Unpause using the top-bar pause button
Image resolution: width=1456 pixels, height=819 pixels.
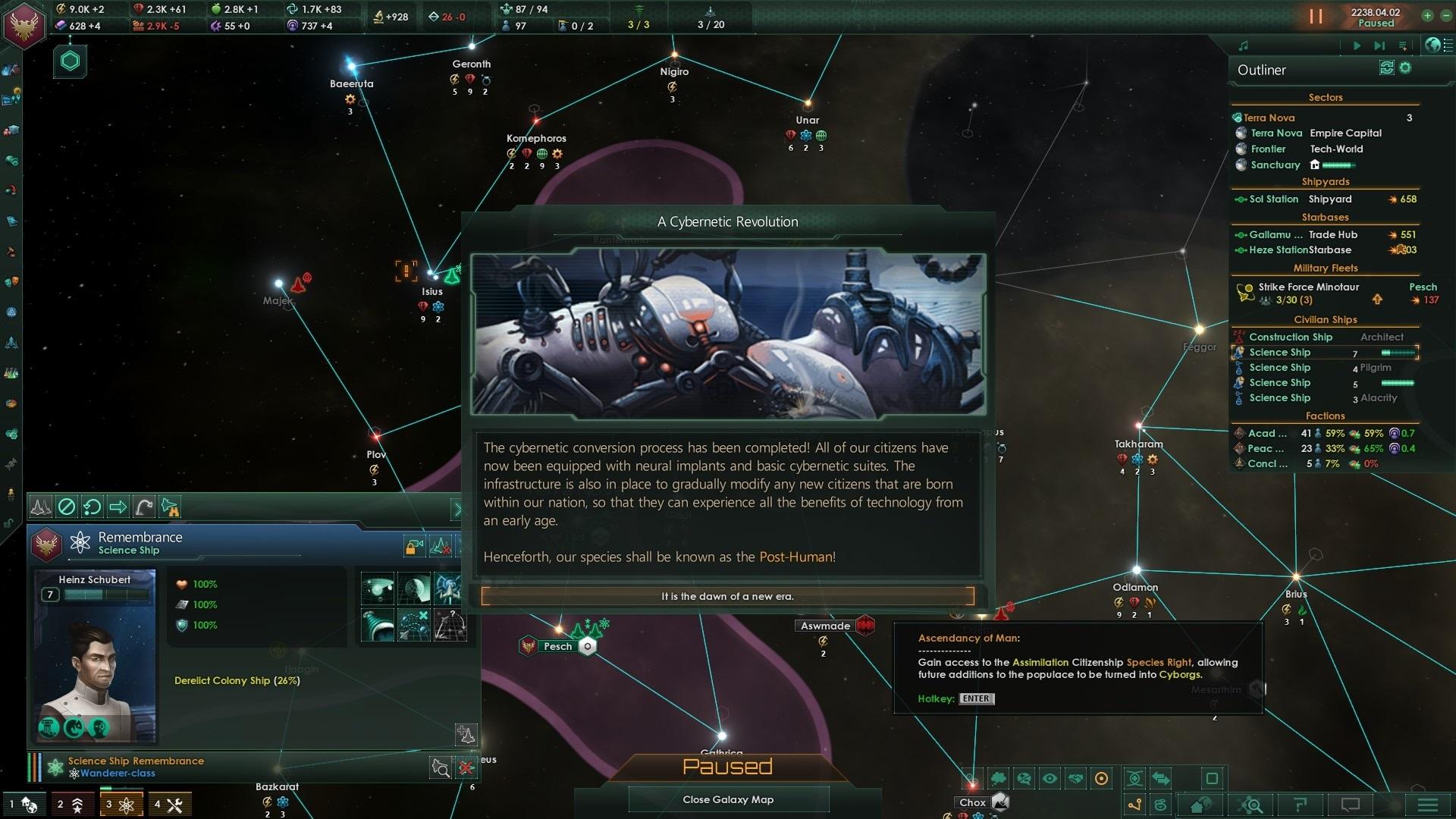coord(1316,16)
